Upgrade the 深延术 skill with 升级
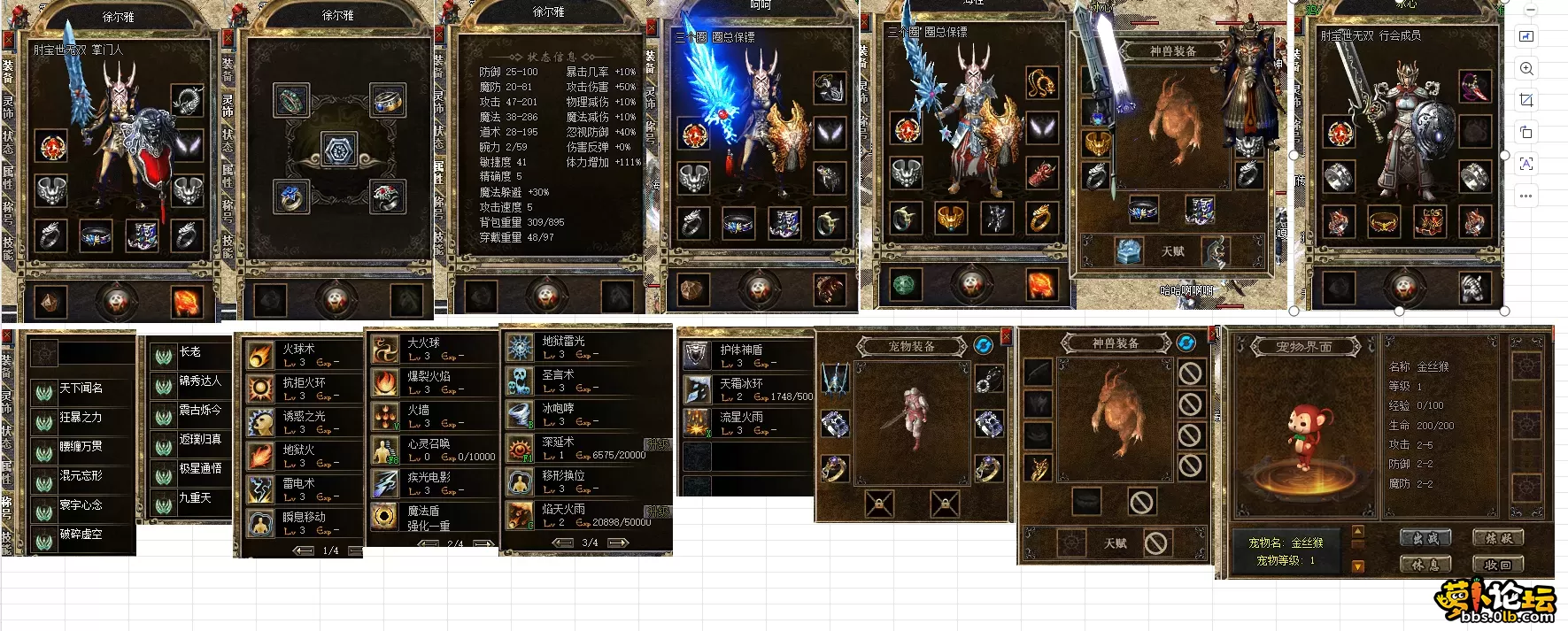Image resolution: width=1568 pixels, height=631 pixels. 658,444
